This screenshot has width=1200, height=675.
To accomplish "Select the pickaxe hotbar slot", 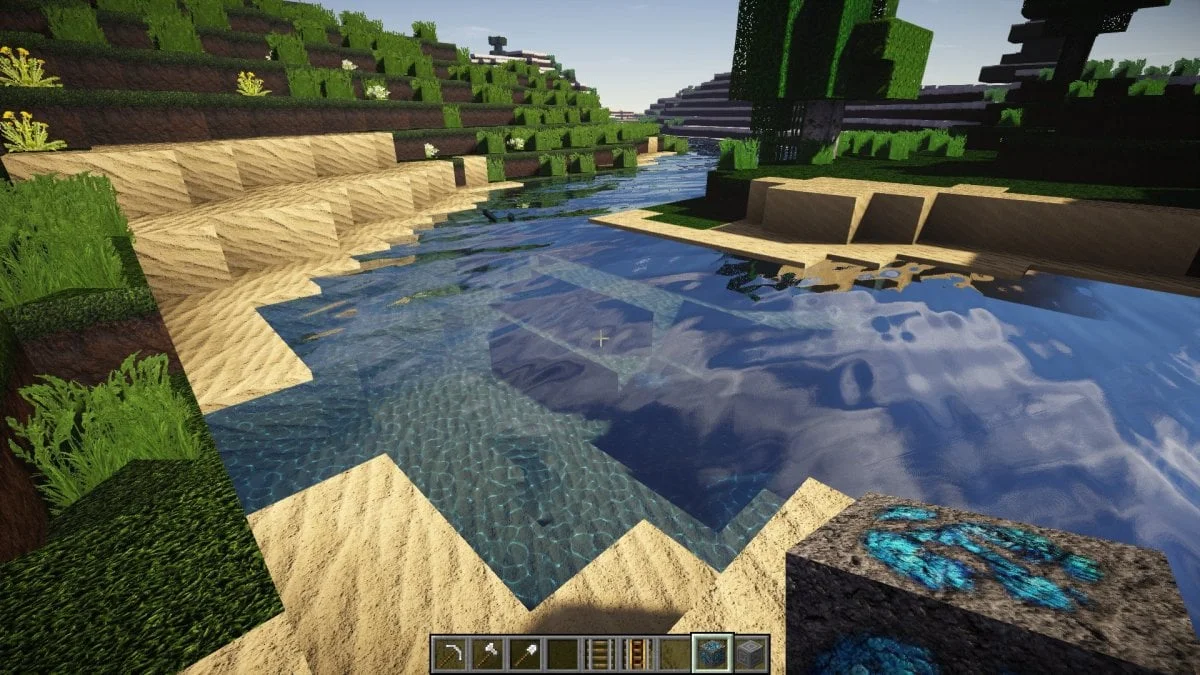I will coord(450,654).
